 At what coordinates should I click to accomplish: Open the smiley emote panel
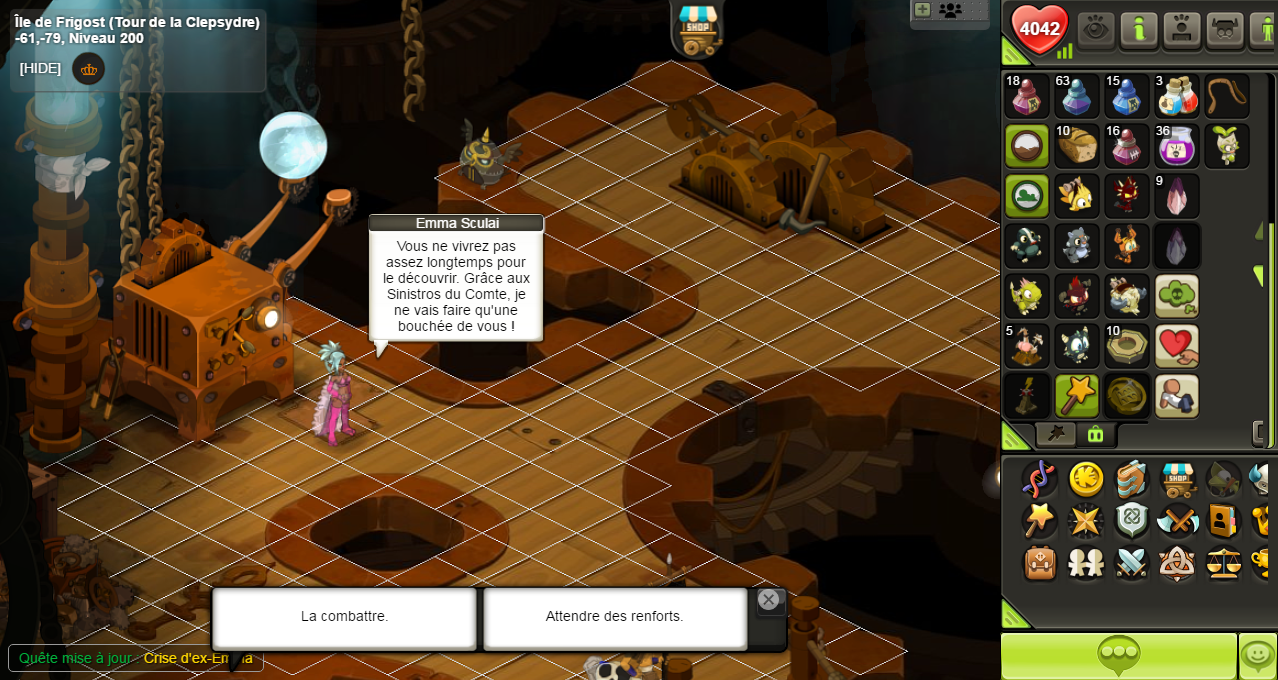[1257, 656]
